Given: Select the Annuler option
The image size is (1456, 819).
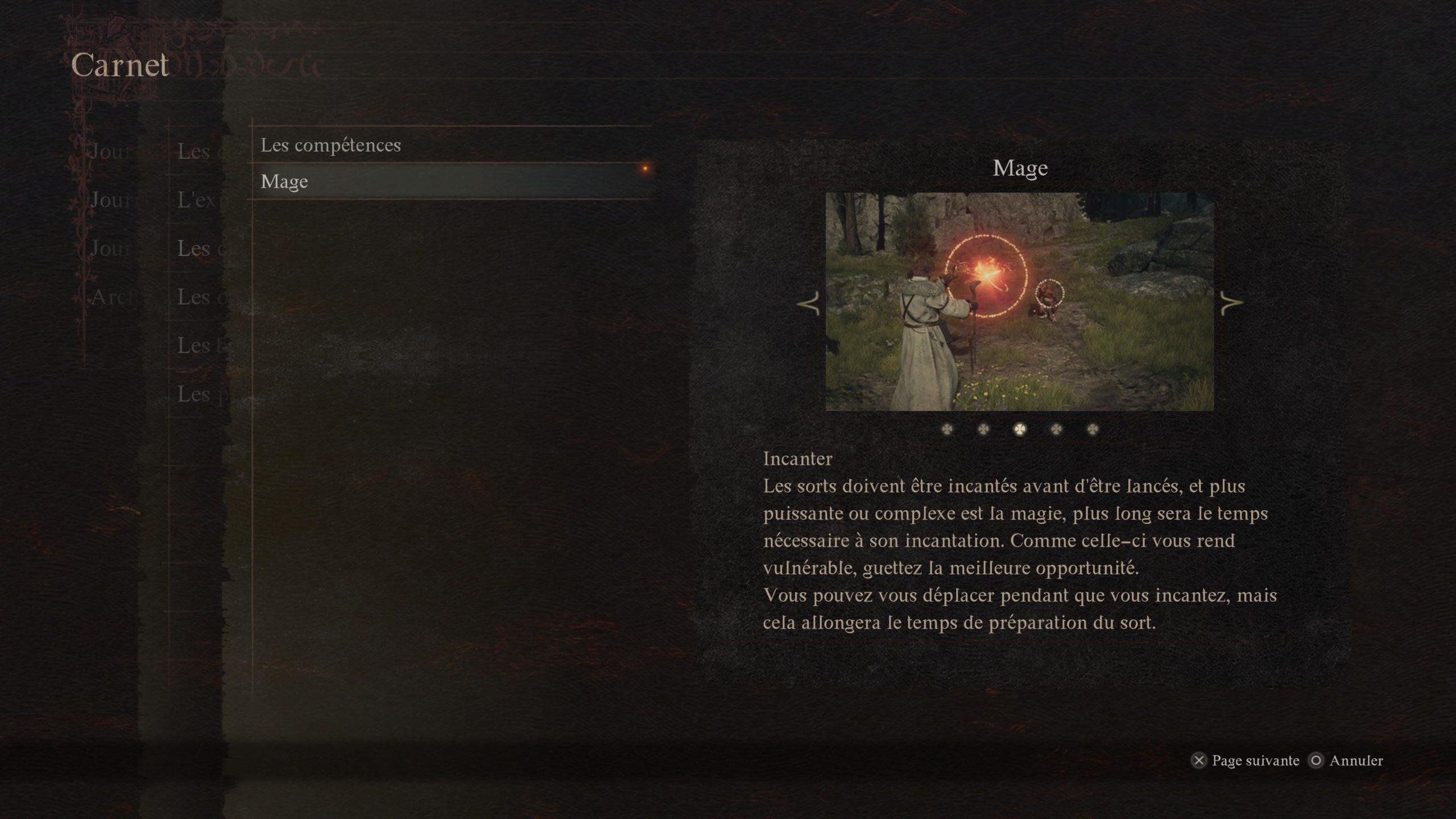Looking at the screenshot, I should 1346,760.
